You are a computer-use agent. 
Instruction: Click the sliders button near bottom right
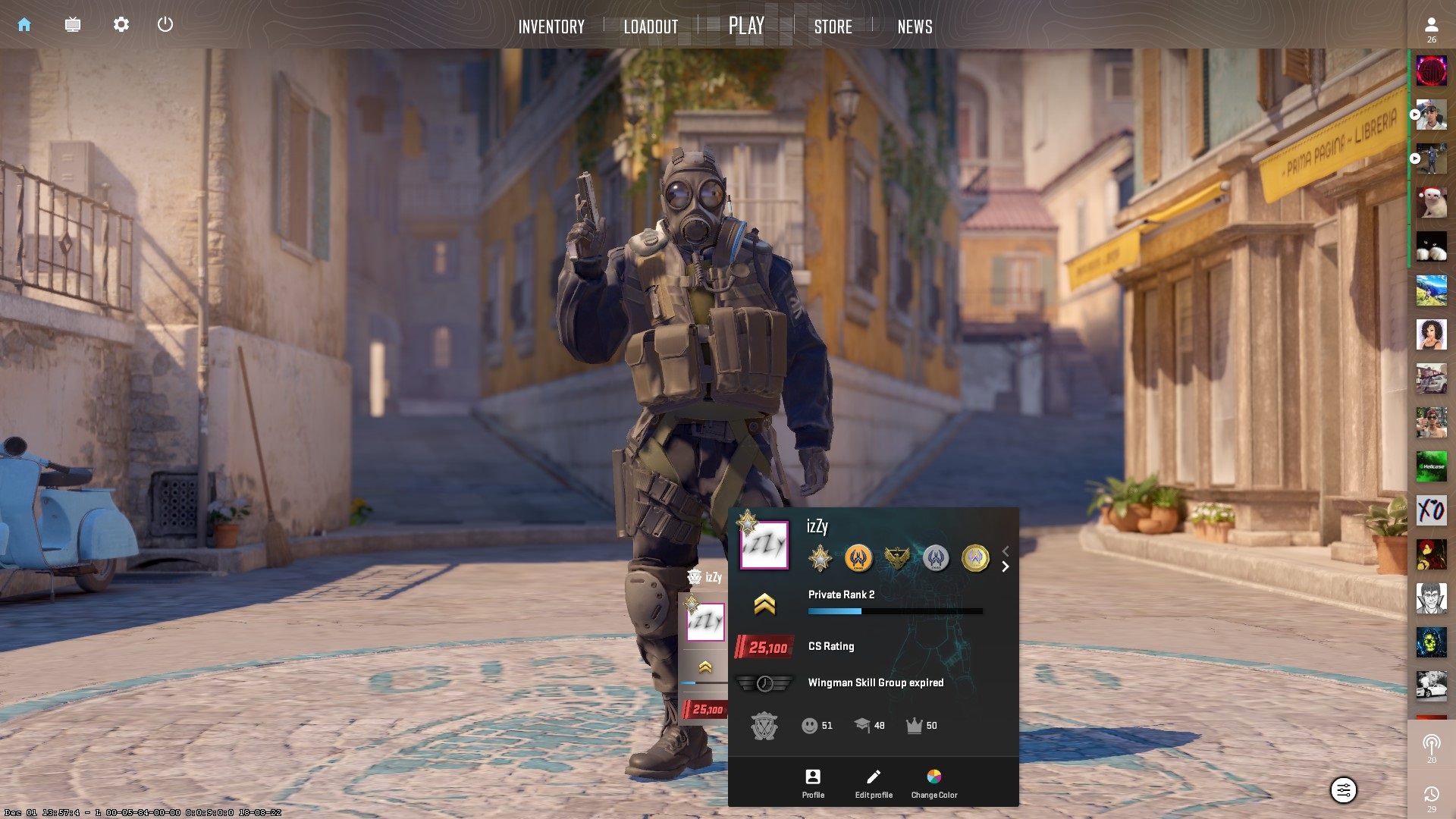[x=1343, y=790]
